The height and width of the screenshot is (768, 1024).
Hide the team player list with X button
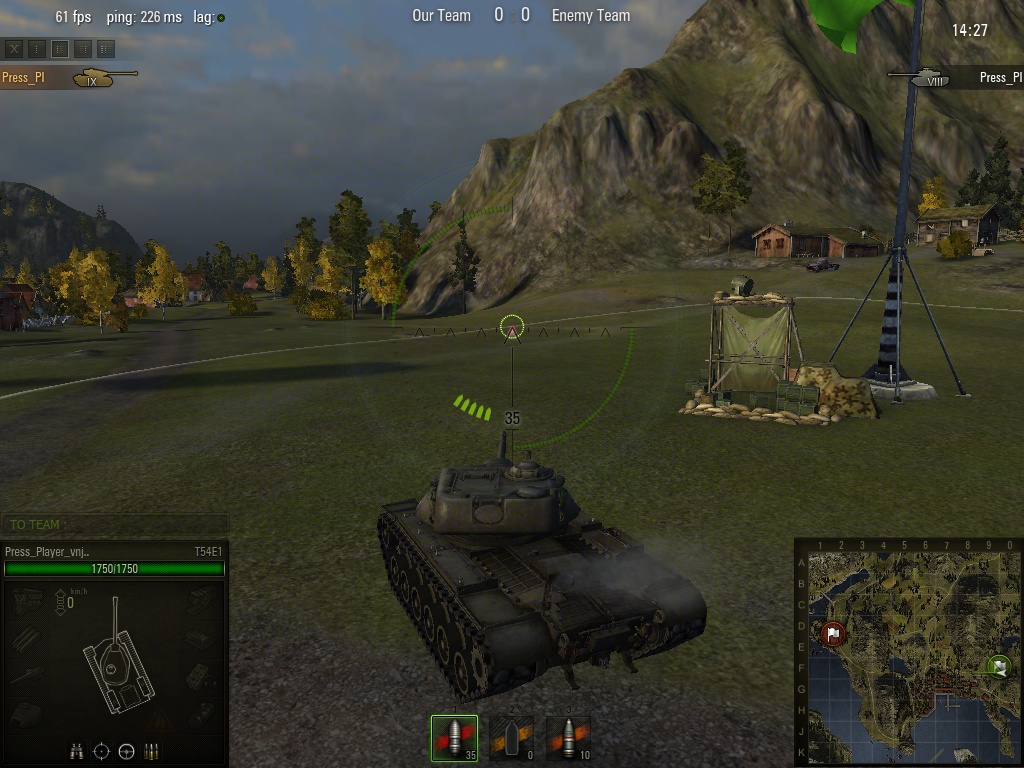(15, 48)
